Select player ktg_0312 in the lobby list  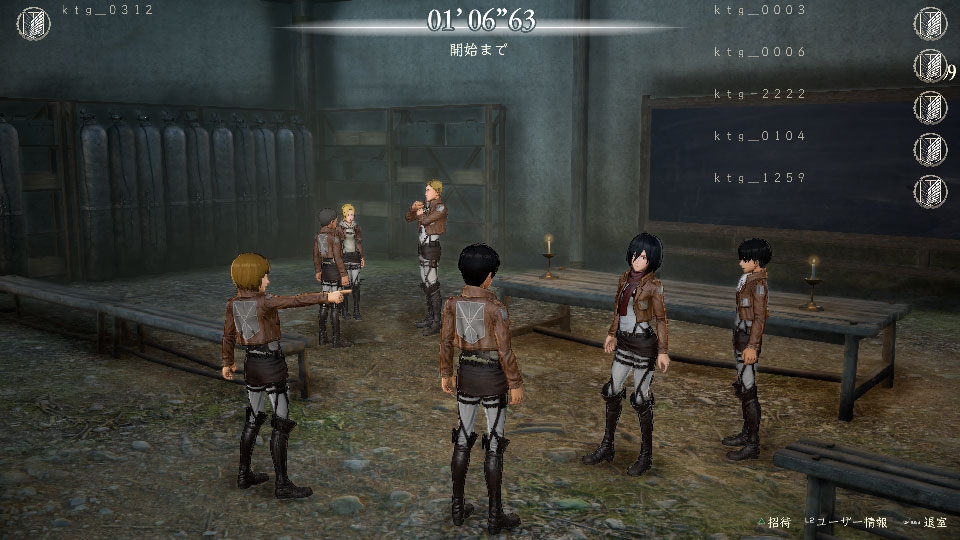[106, 11]
